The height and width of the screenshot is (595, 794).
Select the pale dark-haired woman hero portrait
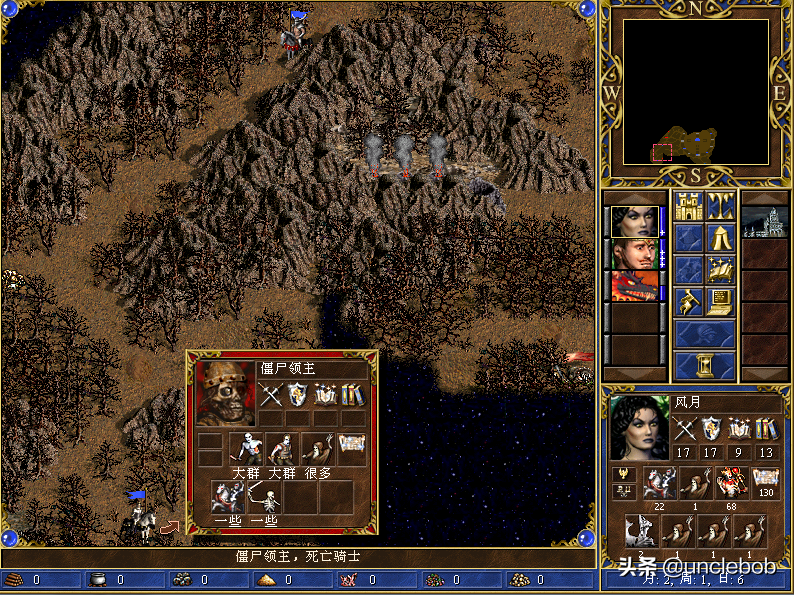pyautogui.click(x=636, y=222)
